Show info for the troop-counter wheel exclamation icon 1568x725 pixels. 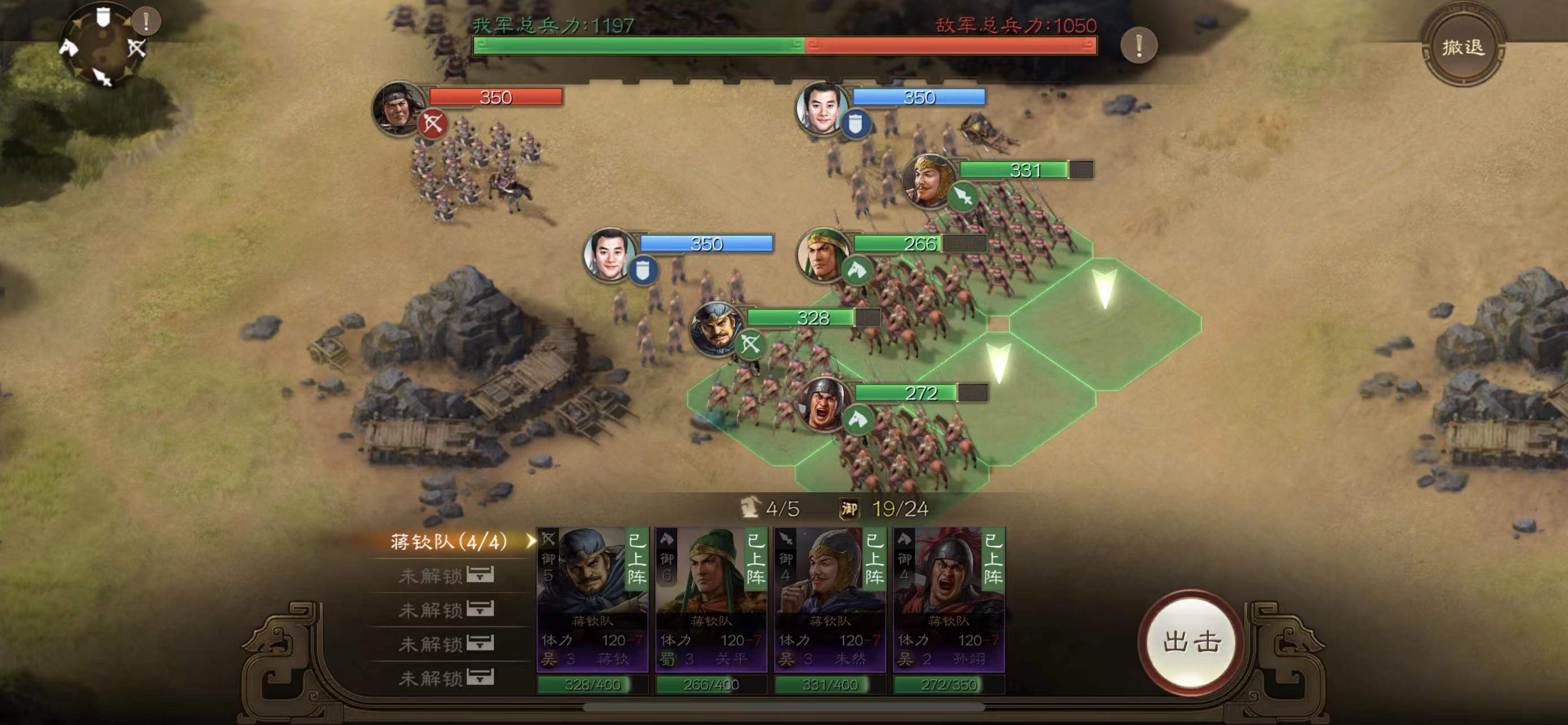tap(146, 22)
